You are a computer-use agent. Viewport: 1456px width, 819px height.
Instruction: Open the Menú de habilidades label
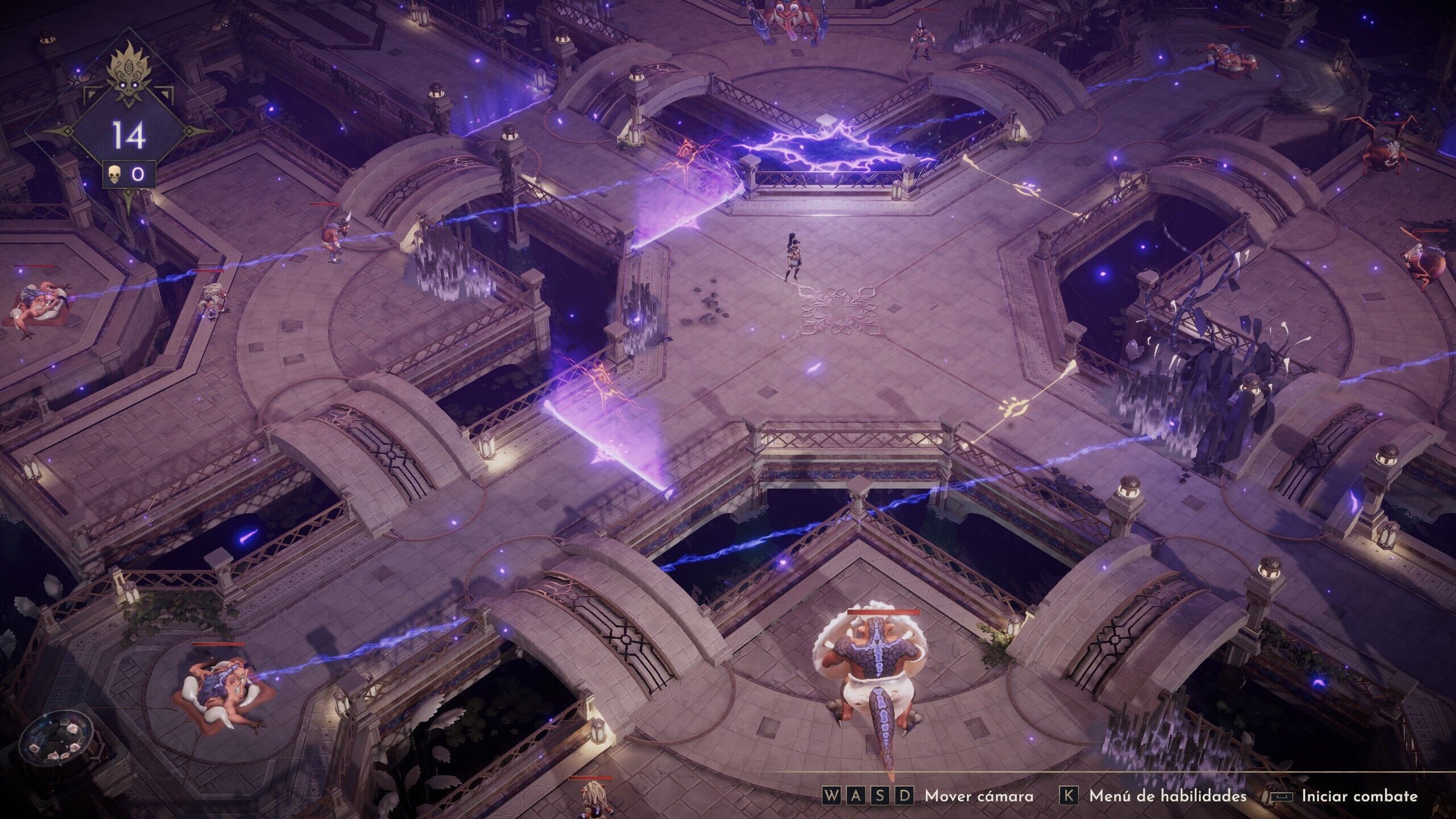point(1167,796)
